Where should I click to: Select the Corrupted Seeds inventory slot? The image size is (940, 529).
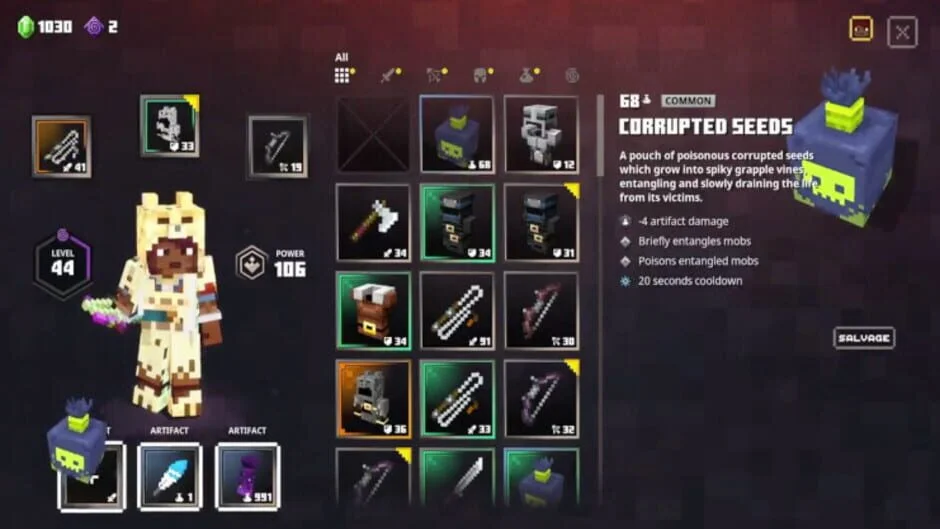pos(456,134)
